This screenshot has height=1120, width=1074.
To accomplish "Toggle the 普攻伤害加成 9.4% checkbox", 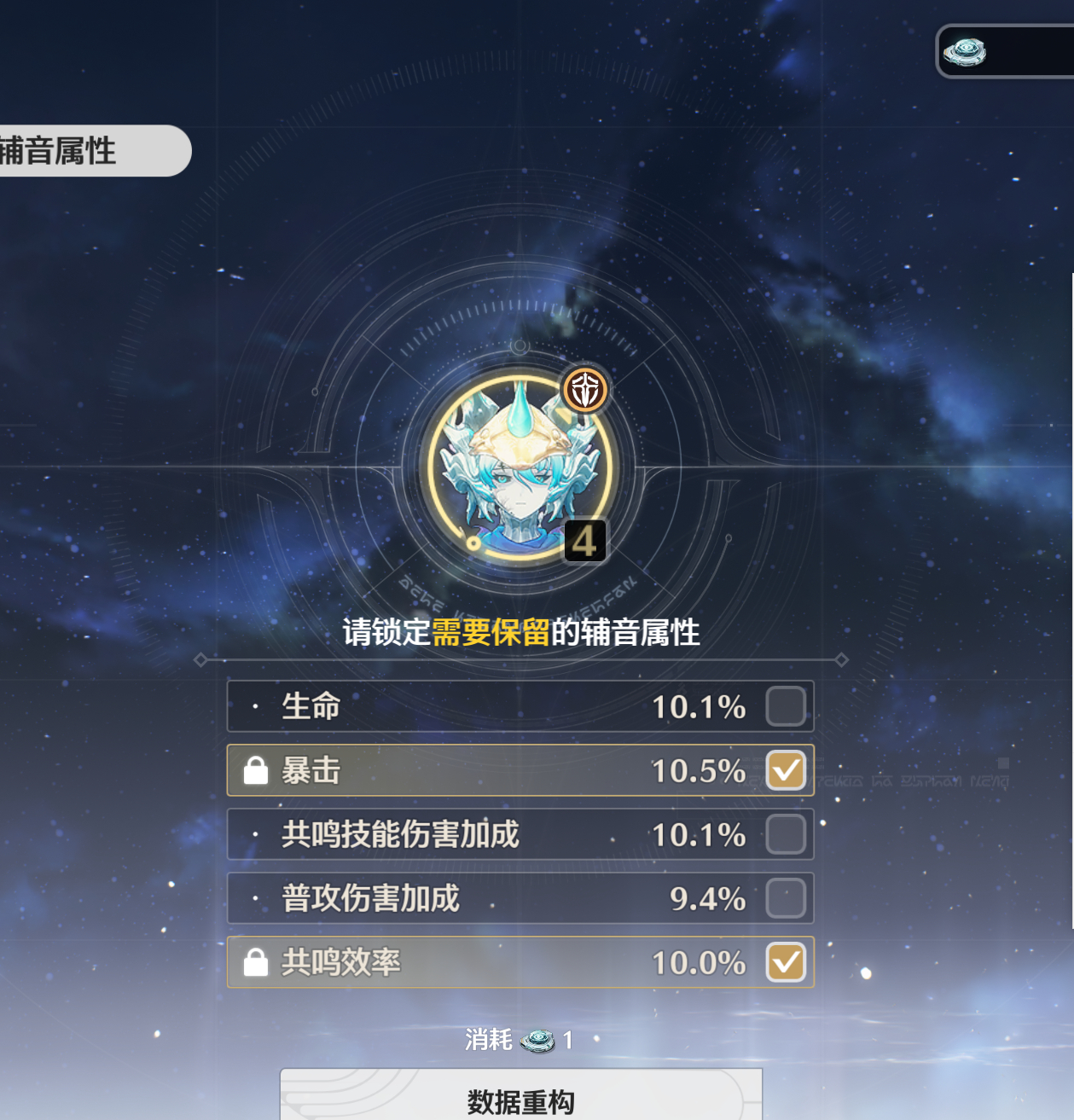I will pos(786,898).
